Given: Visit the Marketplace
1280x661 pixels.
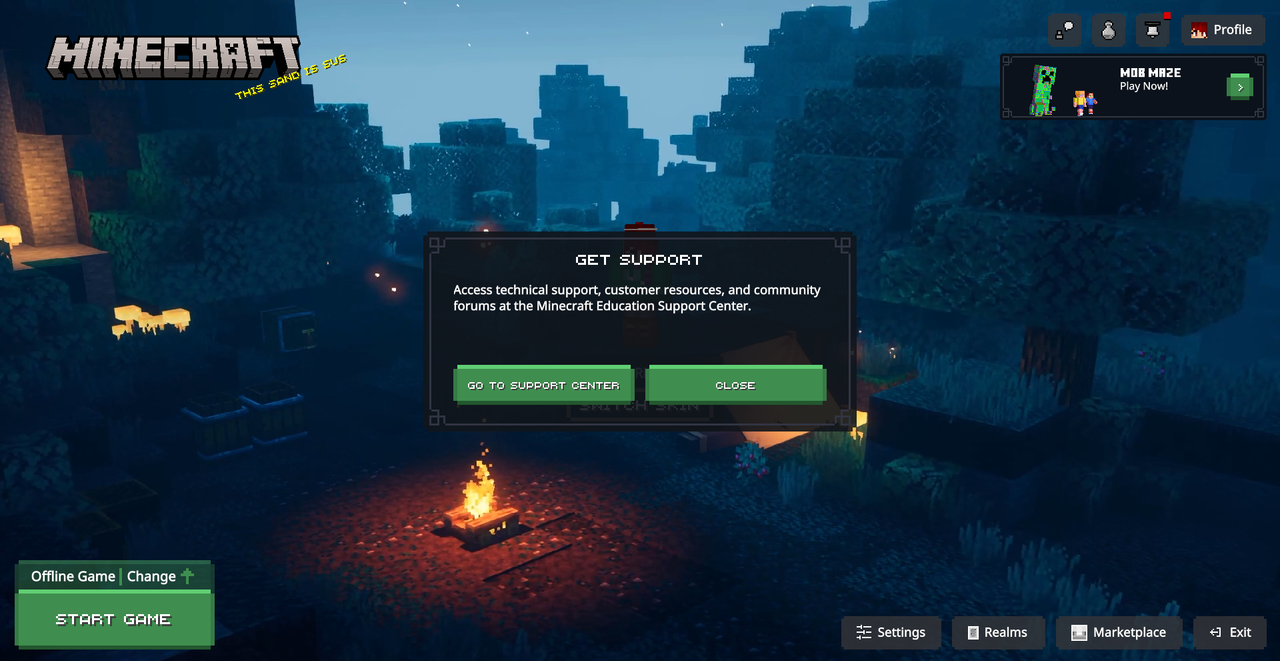Looking at the screenshot, I should tap(1118, 632).
